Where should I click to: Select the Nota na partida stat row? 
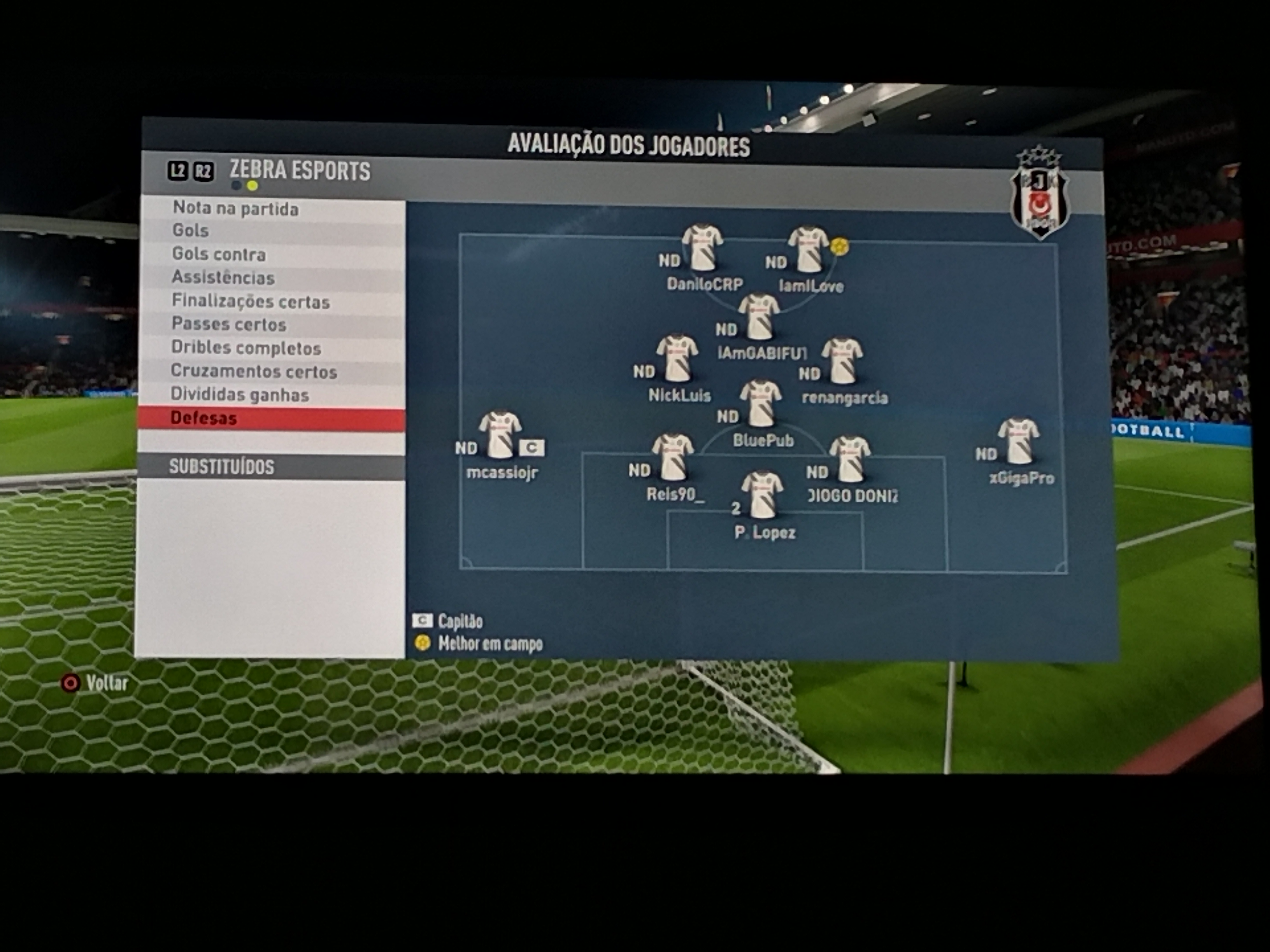point(235,209)
